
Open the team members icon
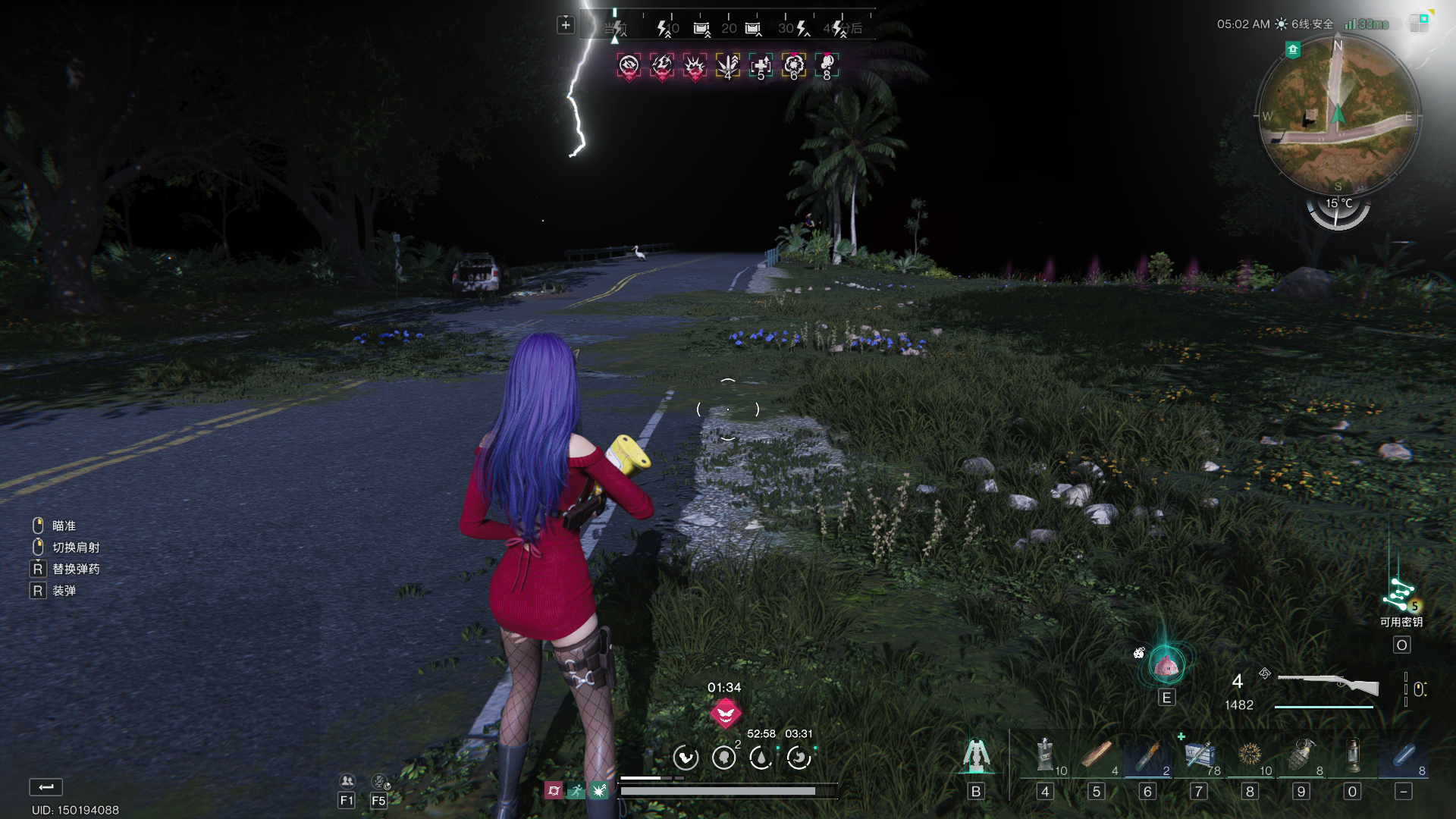(x=347, y=781)
